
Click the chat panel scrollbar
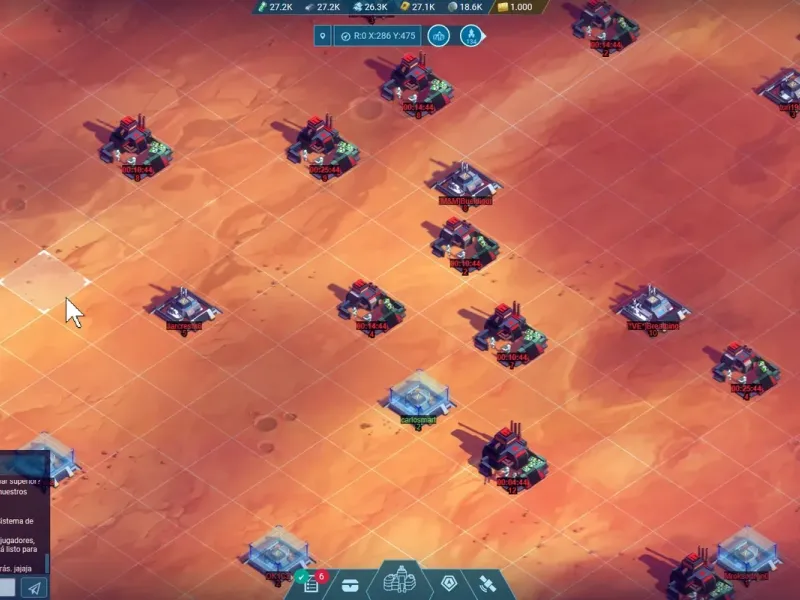46,560
